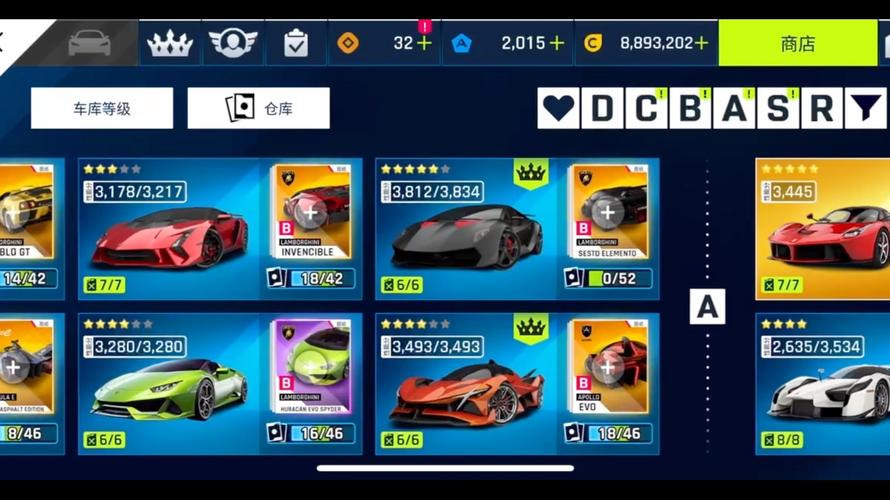The height and width of the screenshot is (500, 890).
Task: Filter cars by favorites heart
Action: (x=559, y=108)
